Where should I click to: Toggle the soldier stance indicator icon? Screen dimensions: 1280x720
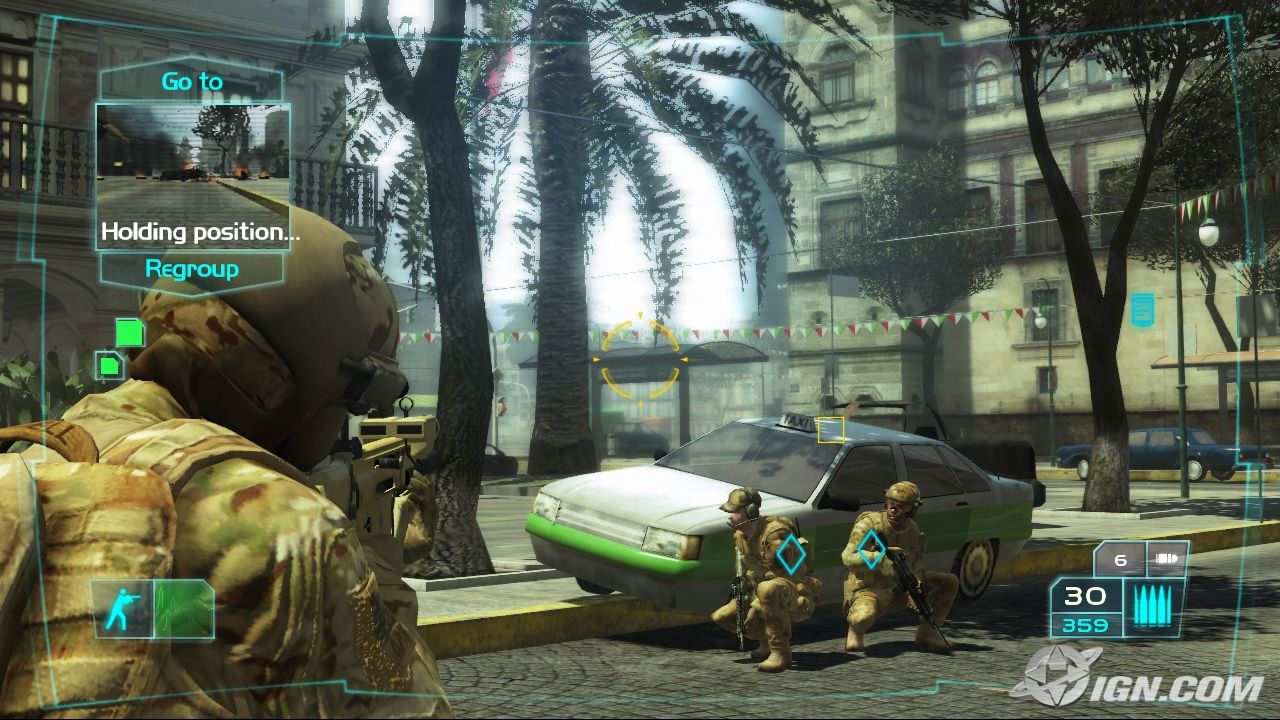123,608
